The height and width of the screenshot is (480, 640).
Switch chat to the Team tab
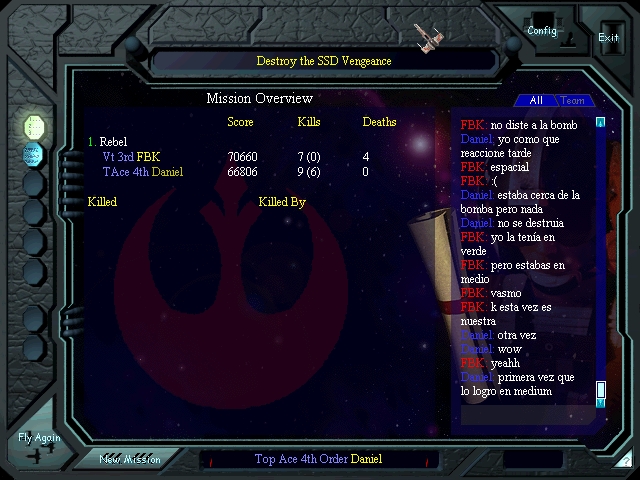(x=573, y=101)
